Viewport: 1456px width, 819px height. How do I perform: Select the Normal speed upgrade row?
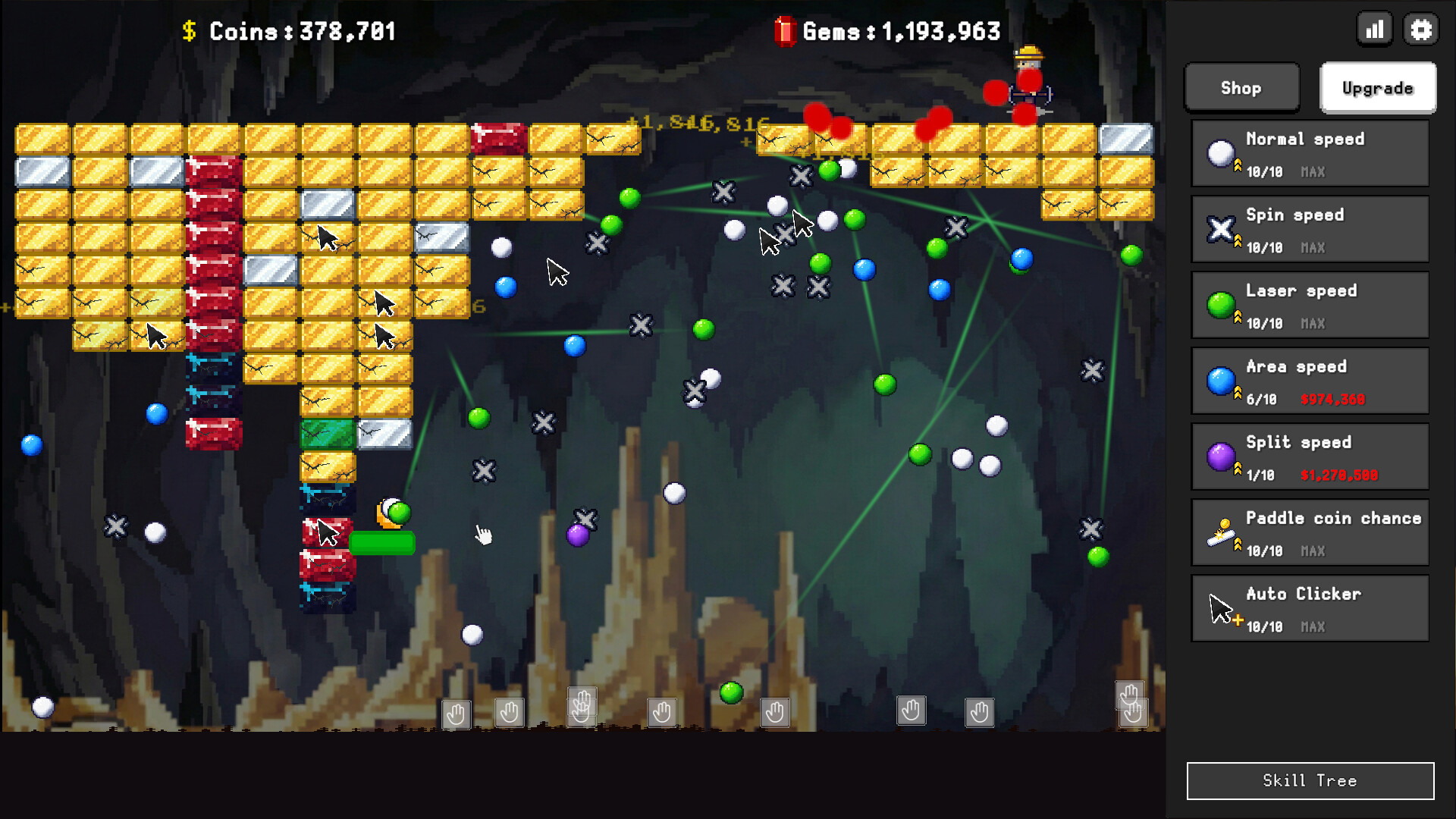point(1310,154)
